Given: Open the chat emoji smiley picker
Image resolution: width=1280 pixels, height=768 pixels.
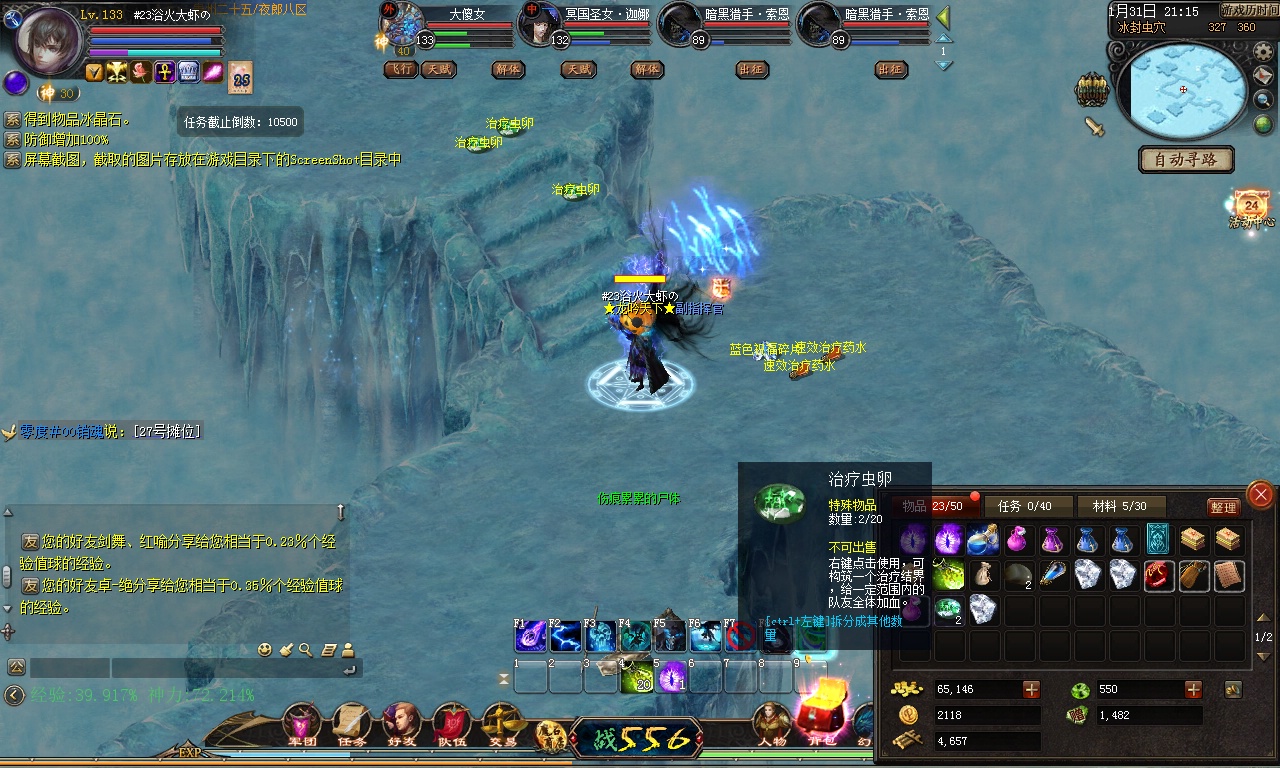Looking at the screenshot, I should coord(265,650).
